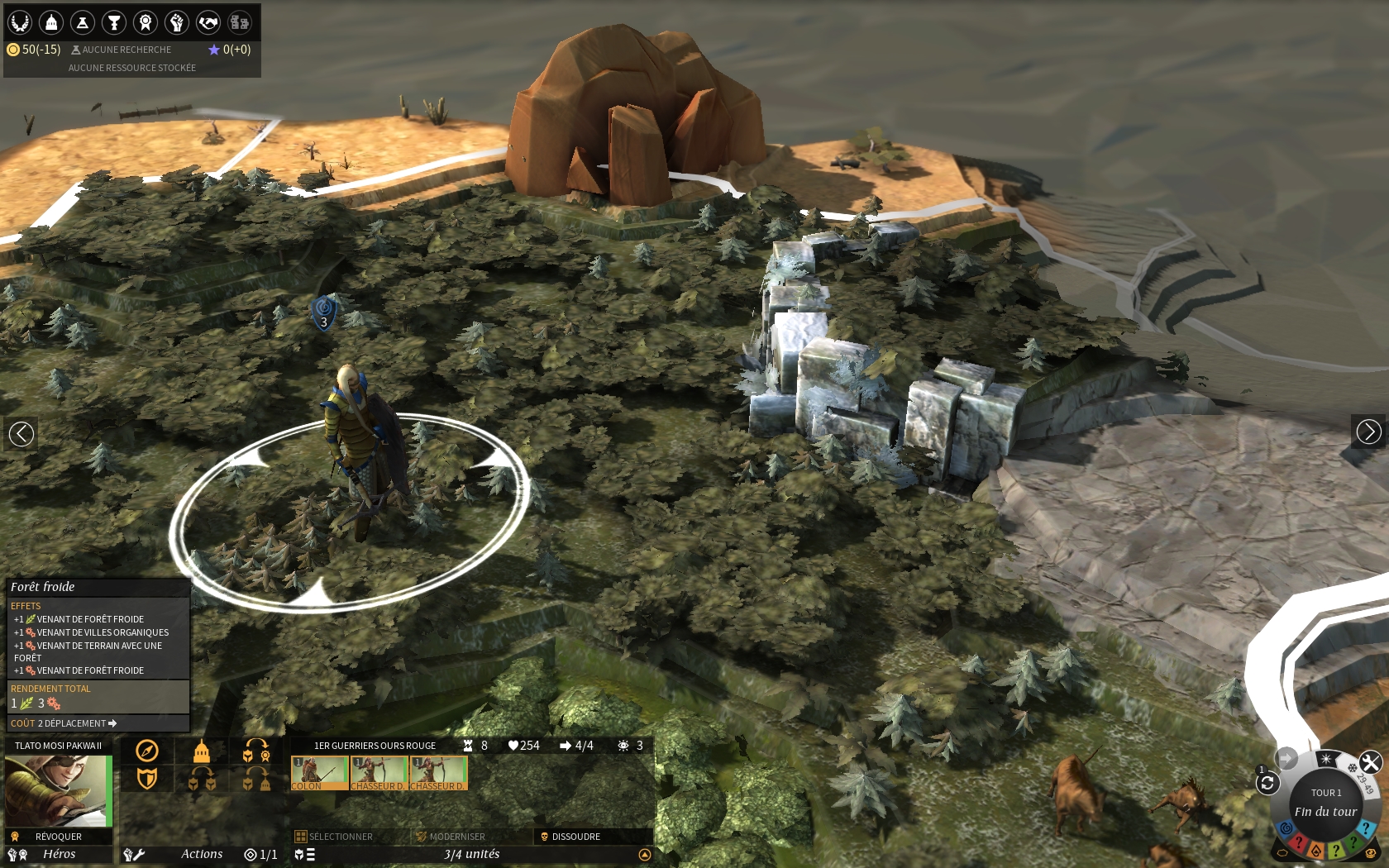Collapse the army panel with the up-arrow button
This screenshot has height=868, width=1389.
point(645,855)
